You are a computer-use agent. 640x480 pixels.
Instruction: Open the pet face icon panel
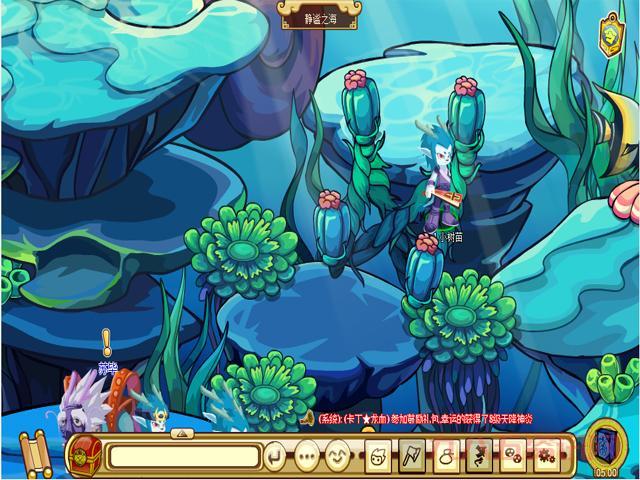(380, 457)
